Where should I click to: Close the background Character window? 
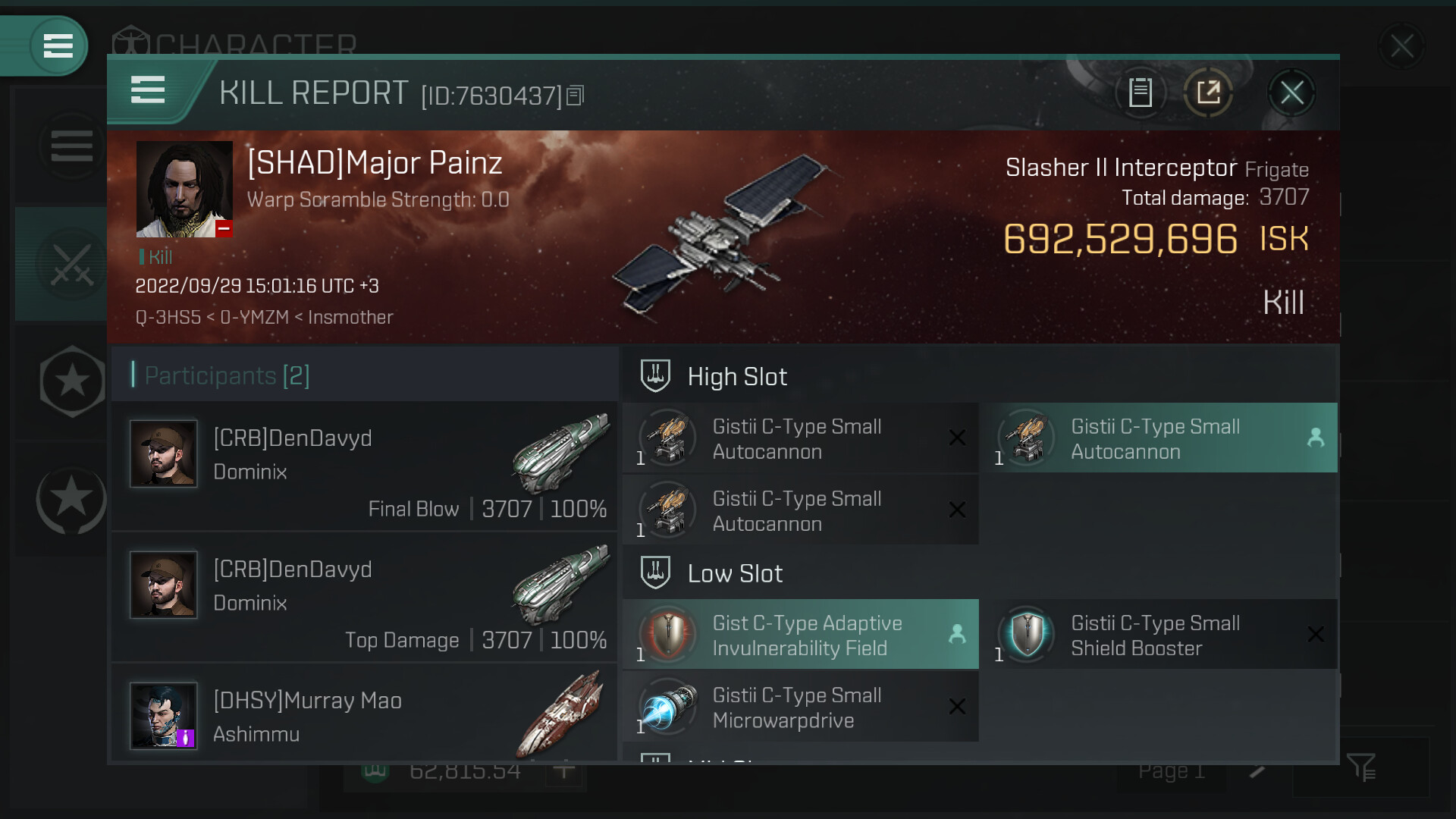click(1401, 47)
